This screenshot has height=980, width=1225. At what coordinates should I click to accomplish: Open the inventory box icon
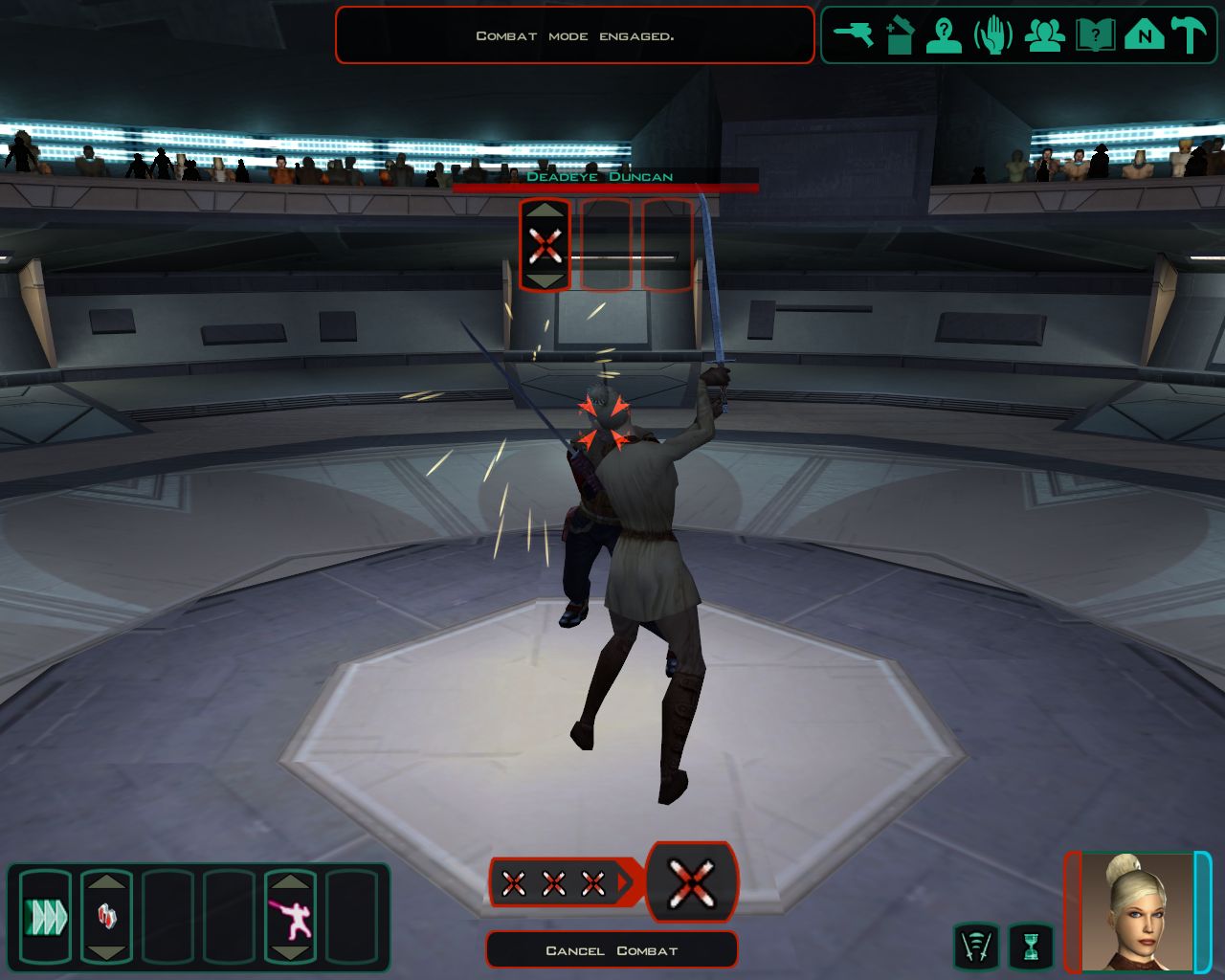(899, 36)
